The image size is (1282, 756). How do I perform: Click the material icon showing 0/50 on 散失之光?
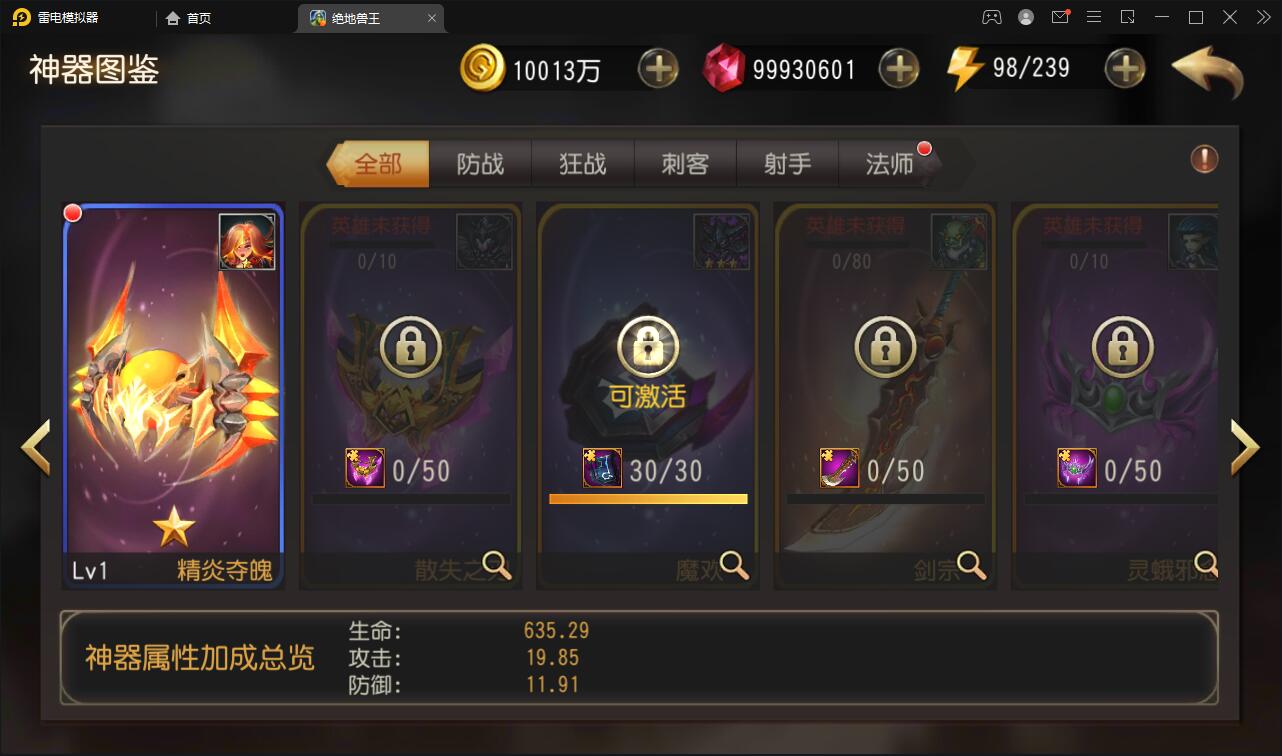[364, 467]
